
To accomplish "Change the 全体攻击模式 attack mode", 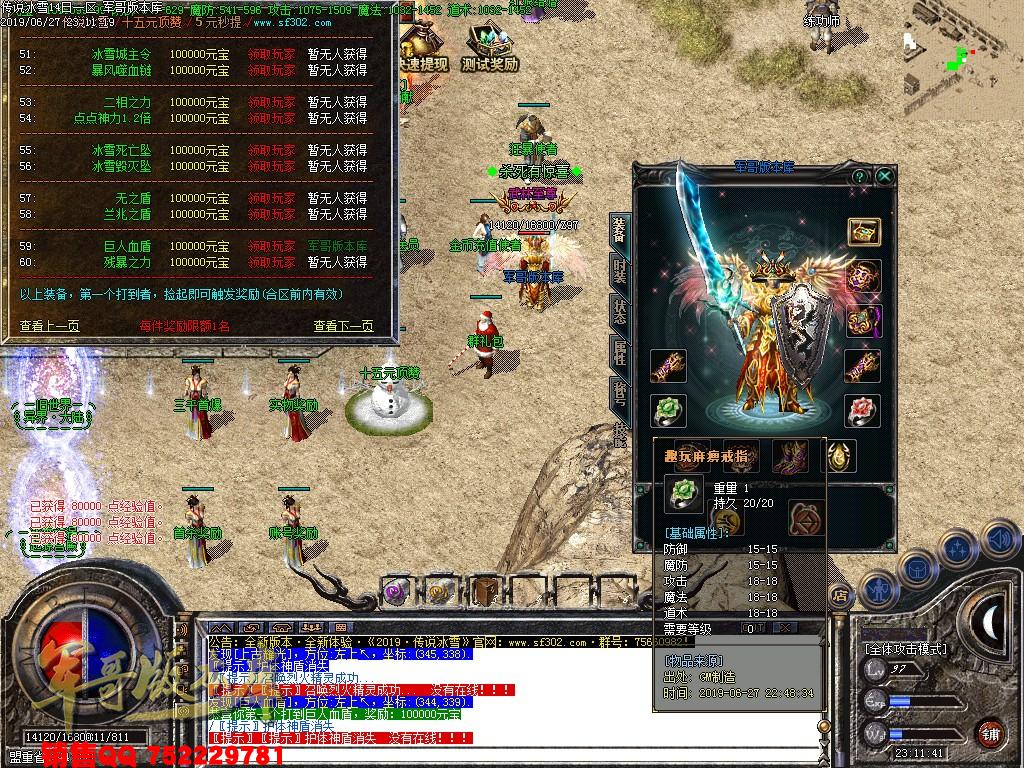I will 905,649.
